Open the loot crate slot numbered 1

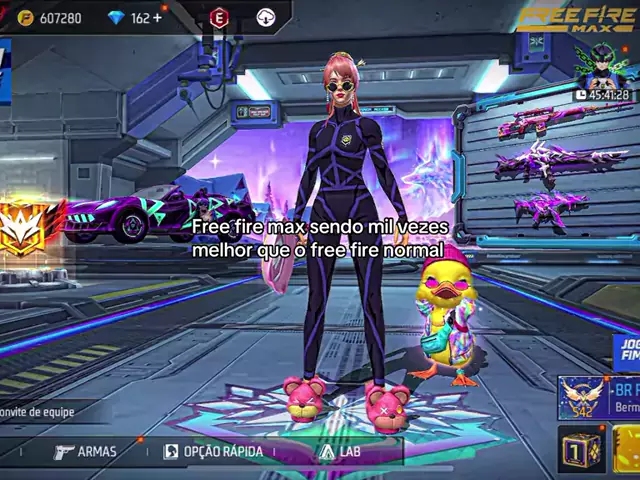coord(581,451)
